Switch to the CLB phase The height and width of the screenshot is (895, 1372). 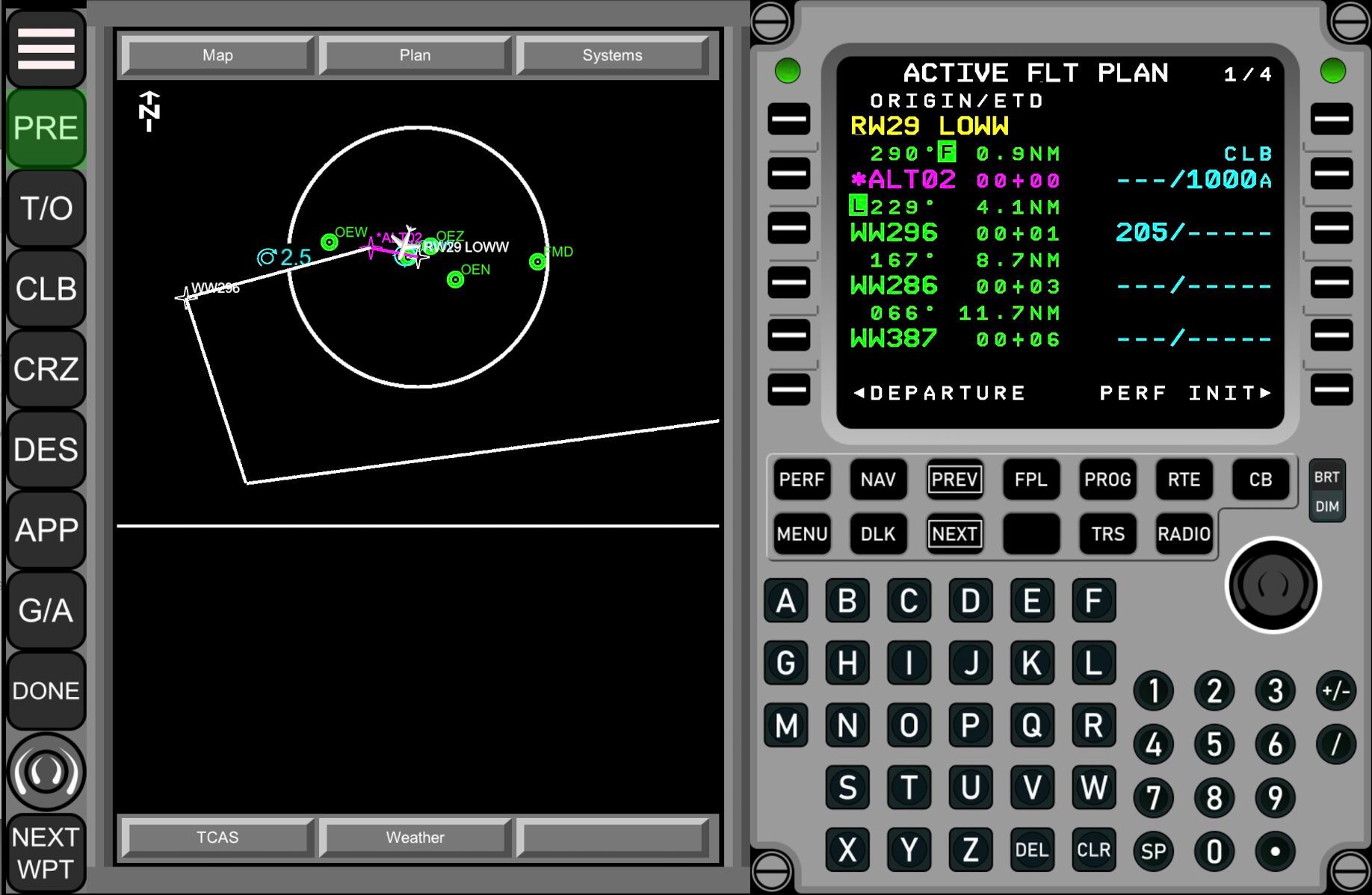[46, 289]
